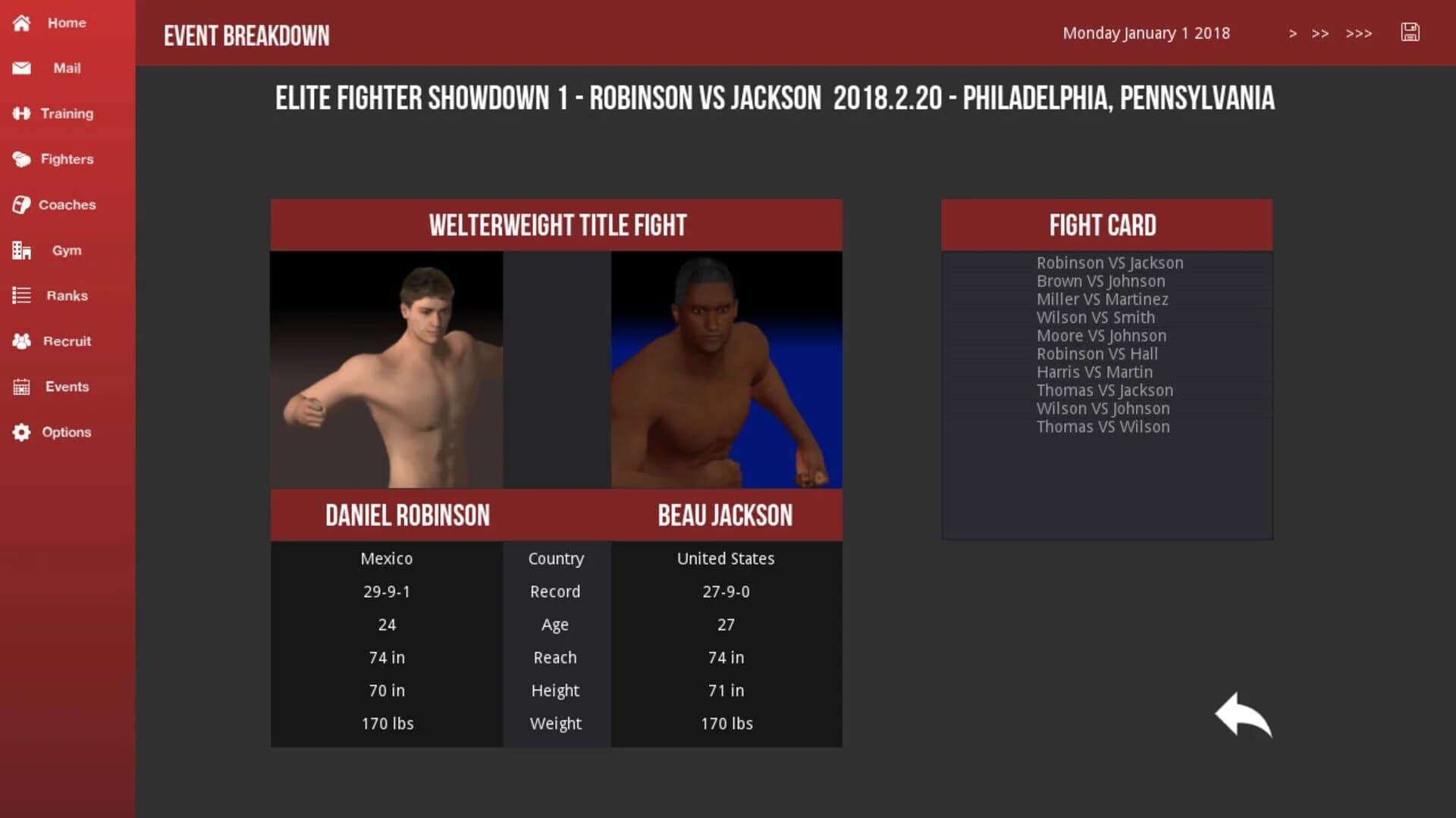Open the Training section icon

pyautogui.click(x=20, y=114)
